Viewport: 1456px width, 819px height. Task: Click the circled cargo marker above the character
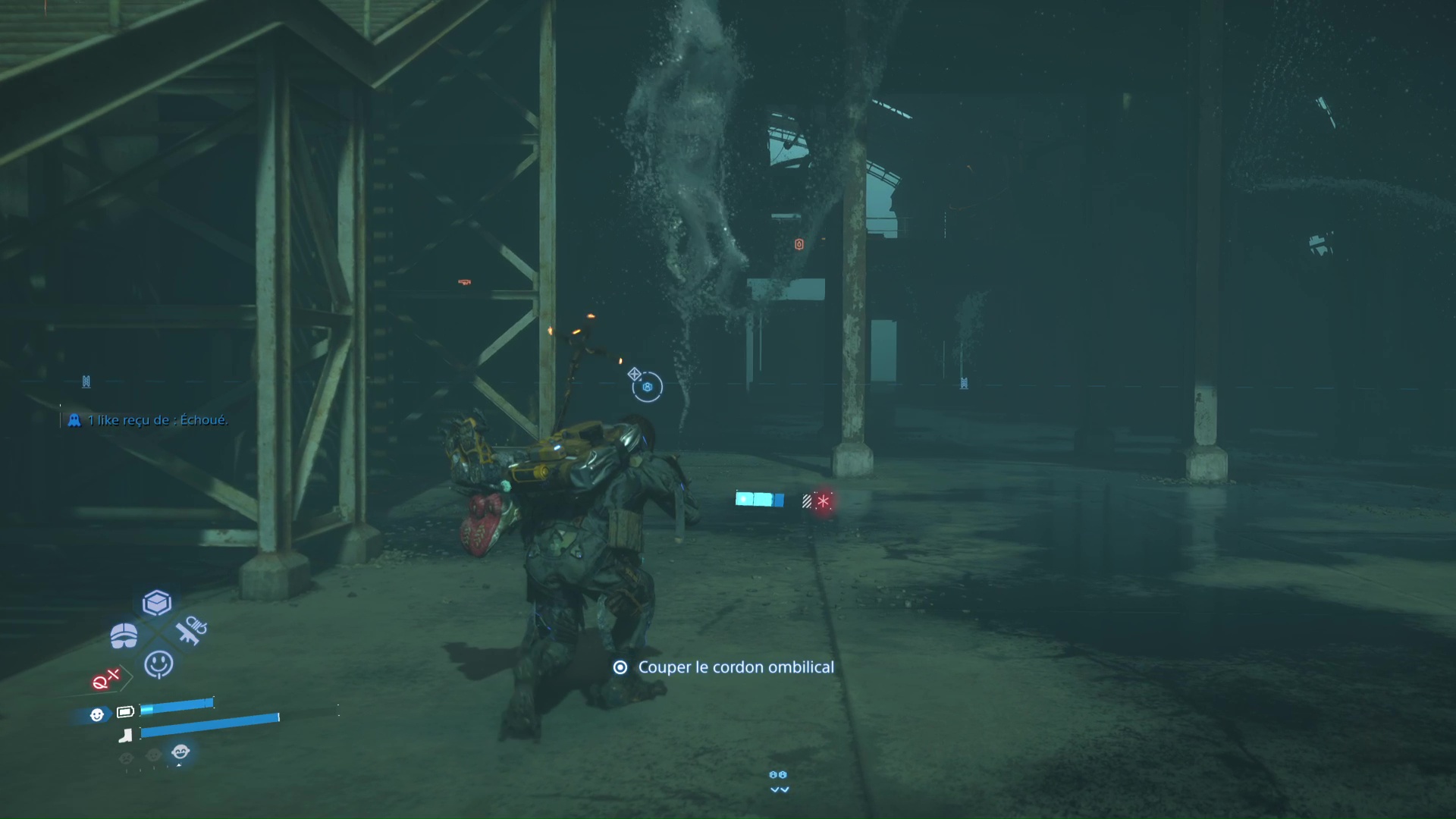[x=648, y=388]
